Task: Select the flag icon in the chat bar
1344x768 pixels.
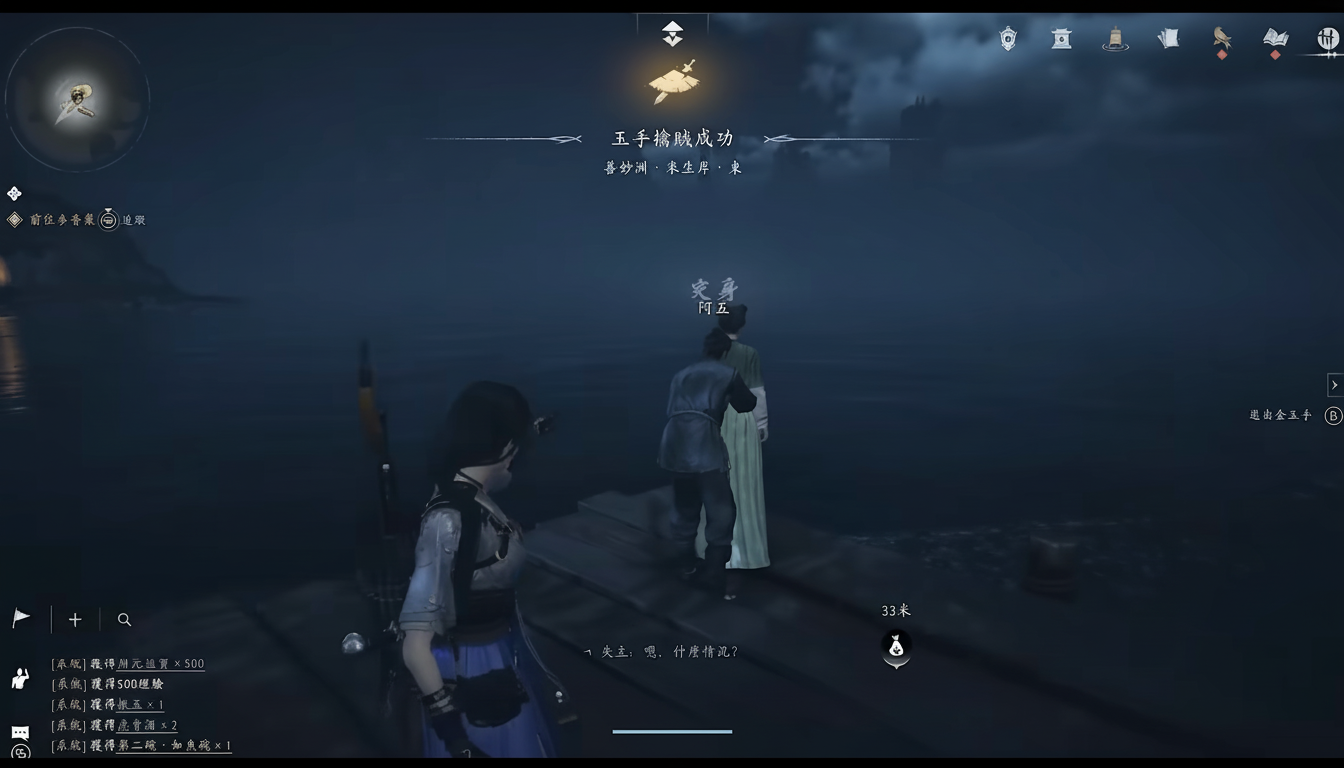Action: click(x=20, y=618)
